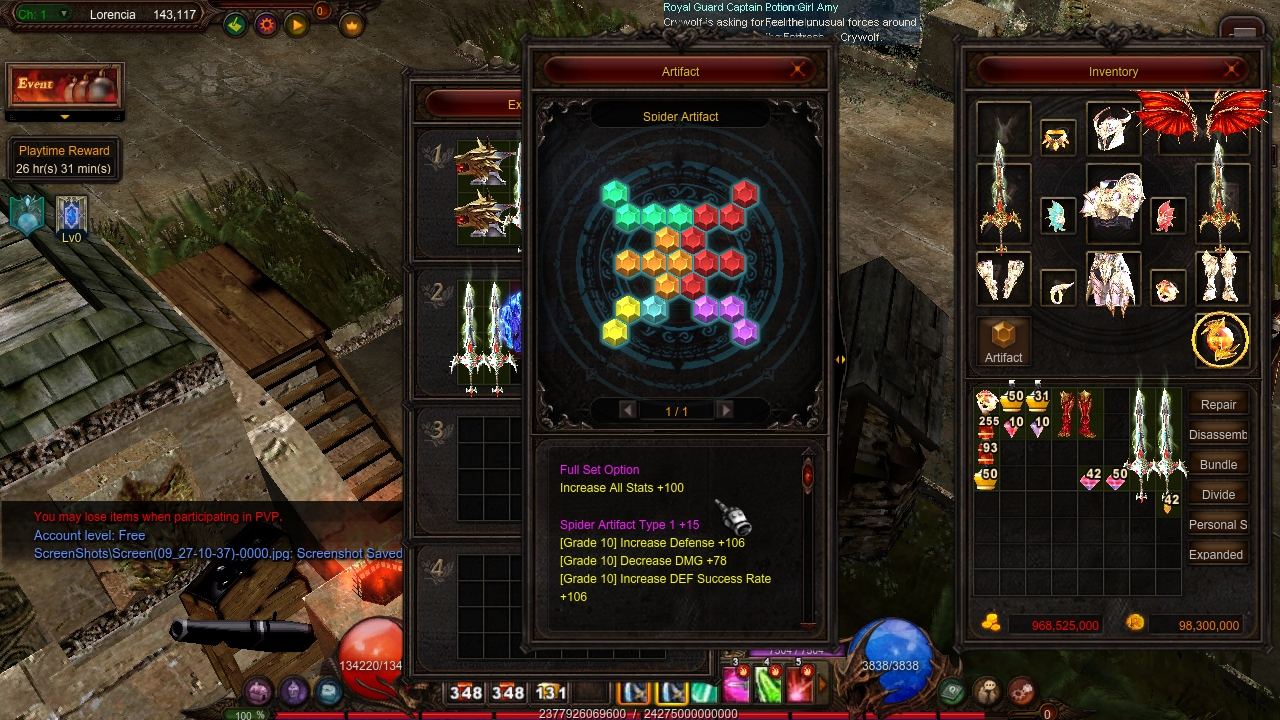
Task: Close the Inventory panel
Action: point(1231,70)
